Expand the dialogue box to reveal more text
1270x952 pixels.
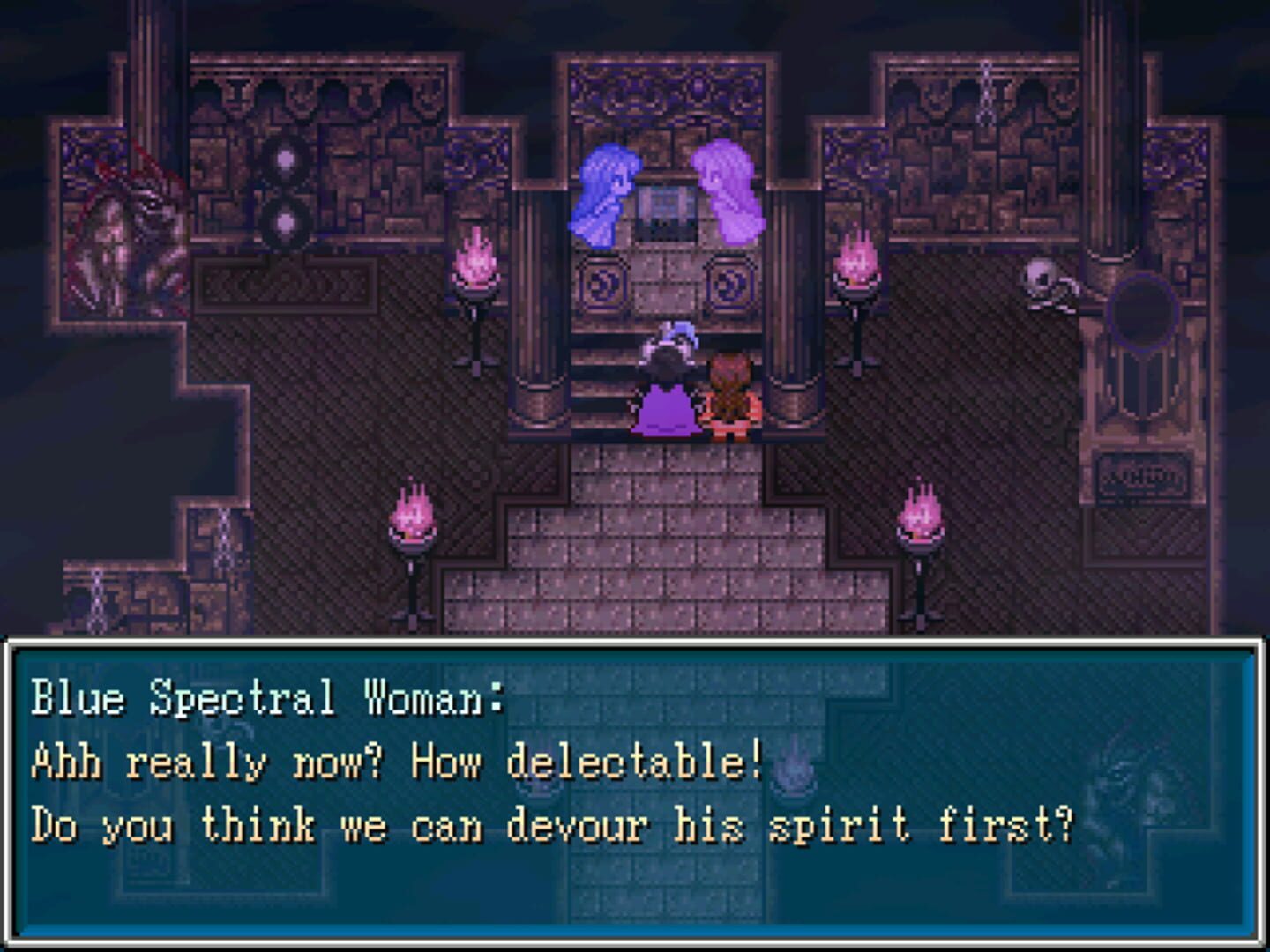click(635, 793)
